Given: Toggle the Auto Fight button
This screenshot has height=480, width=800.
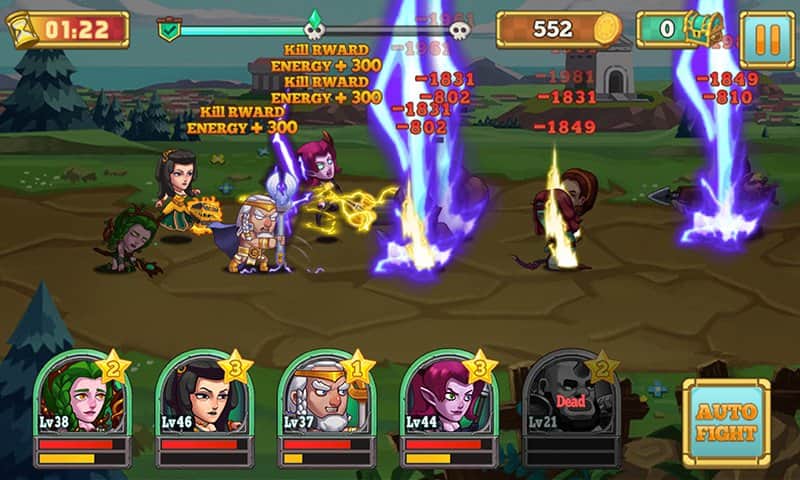Looking at the screenshot, I should (726, 423).
